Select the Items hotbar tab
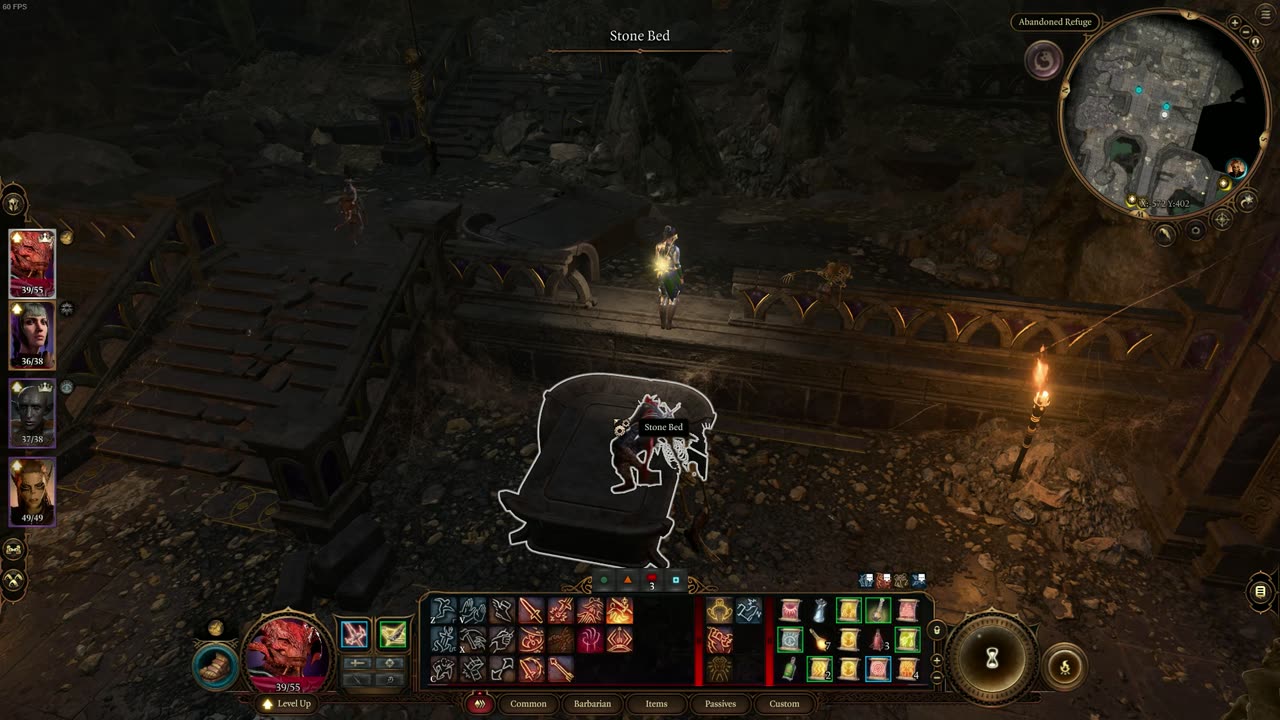 coord(656,704)
